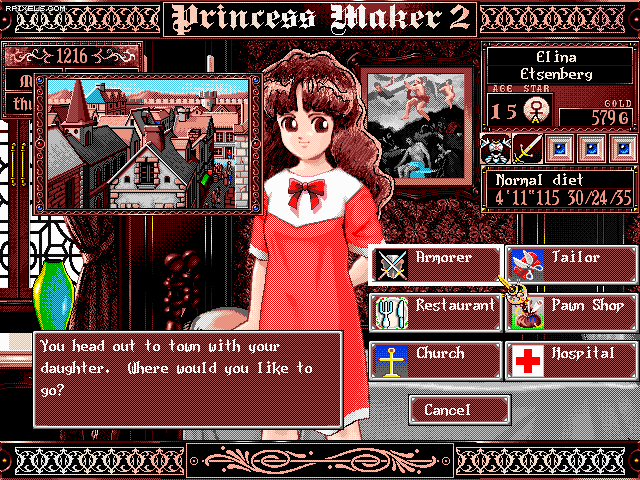Select the equipped sword icon
The width and height of the screenshot is (640, 480).
[x=527, y=148]
